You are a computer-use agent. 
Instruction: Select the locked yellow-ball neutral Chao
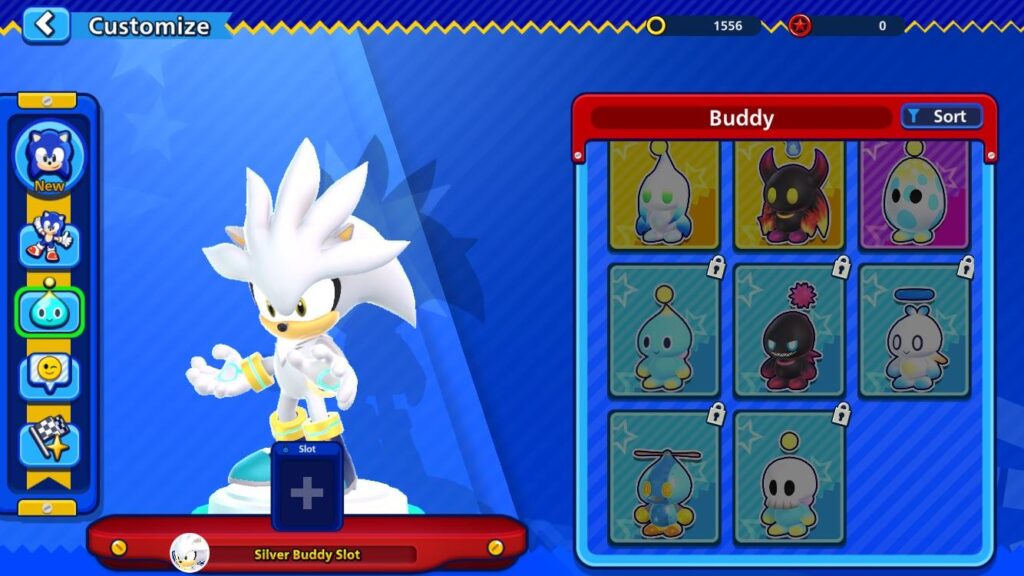[664, 331]
